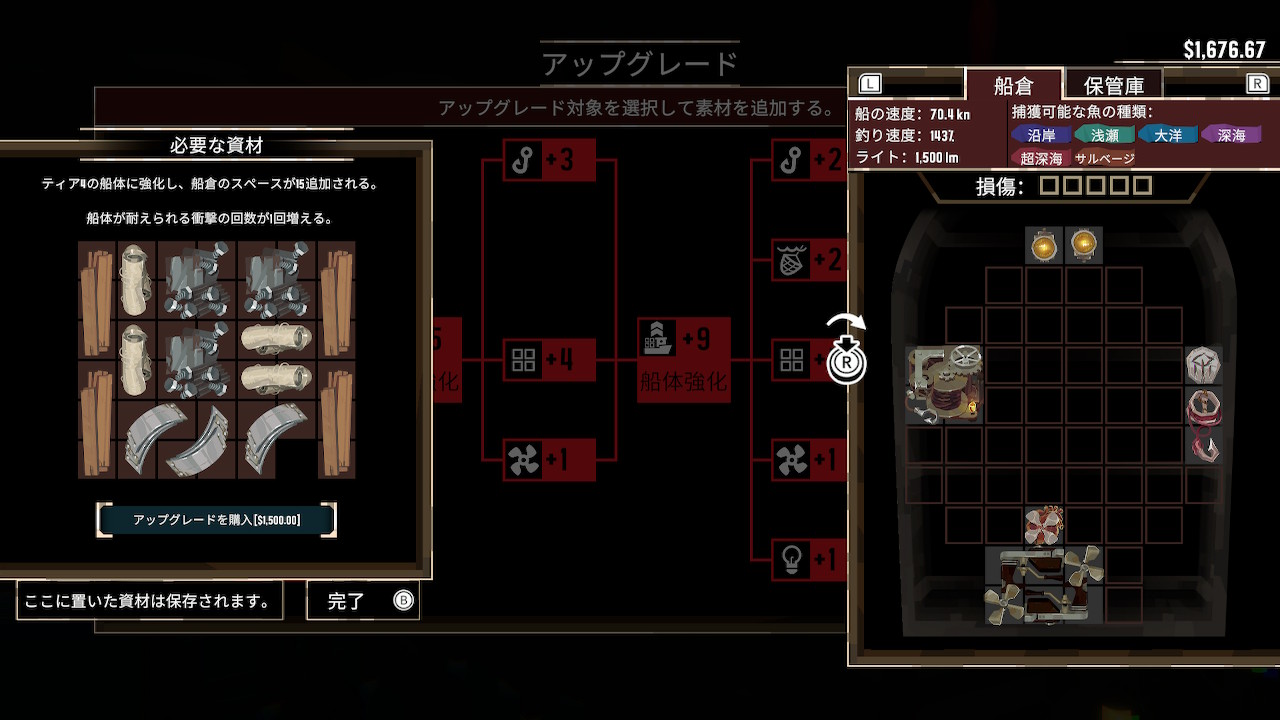
Task: Pick the red rope and hook item
Action: click(x=1203, y=425)
